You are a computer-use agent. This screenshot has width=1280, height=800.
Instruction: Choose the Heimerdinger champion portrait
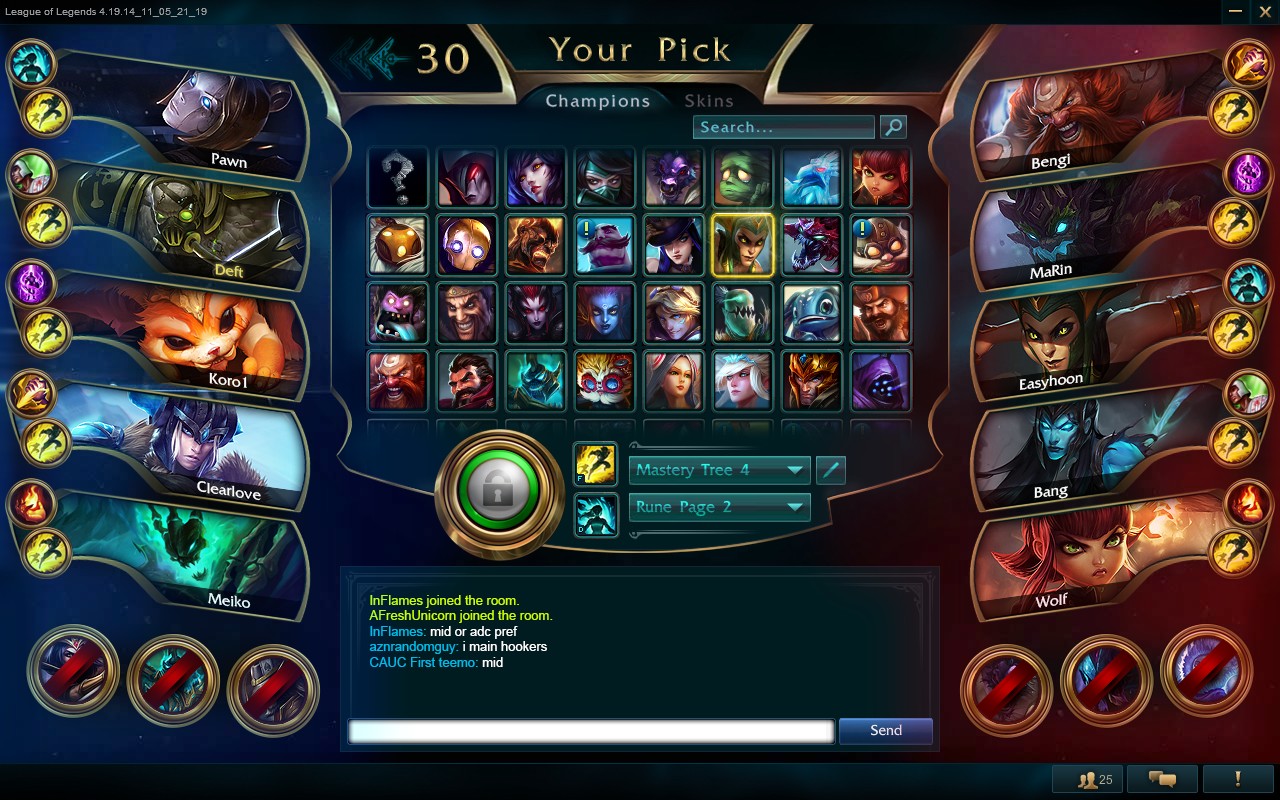click(604, 381)
